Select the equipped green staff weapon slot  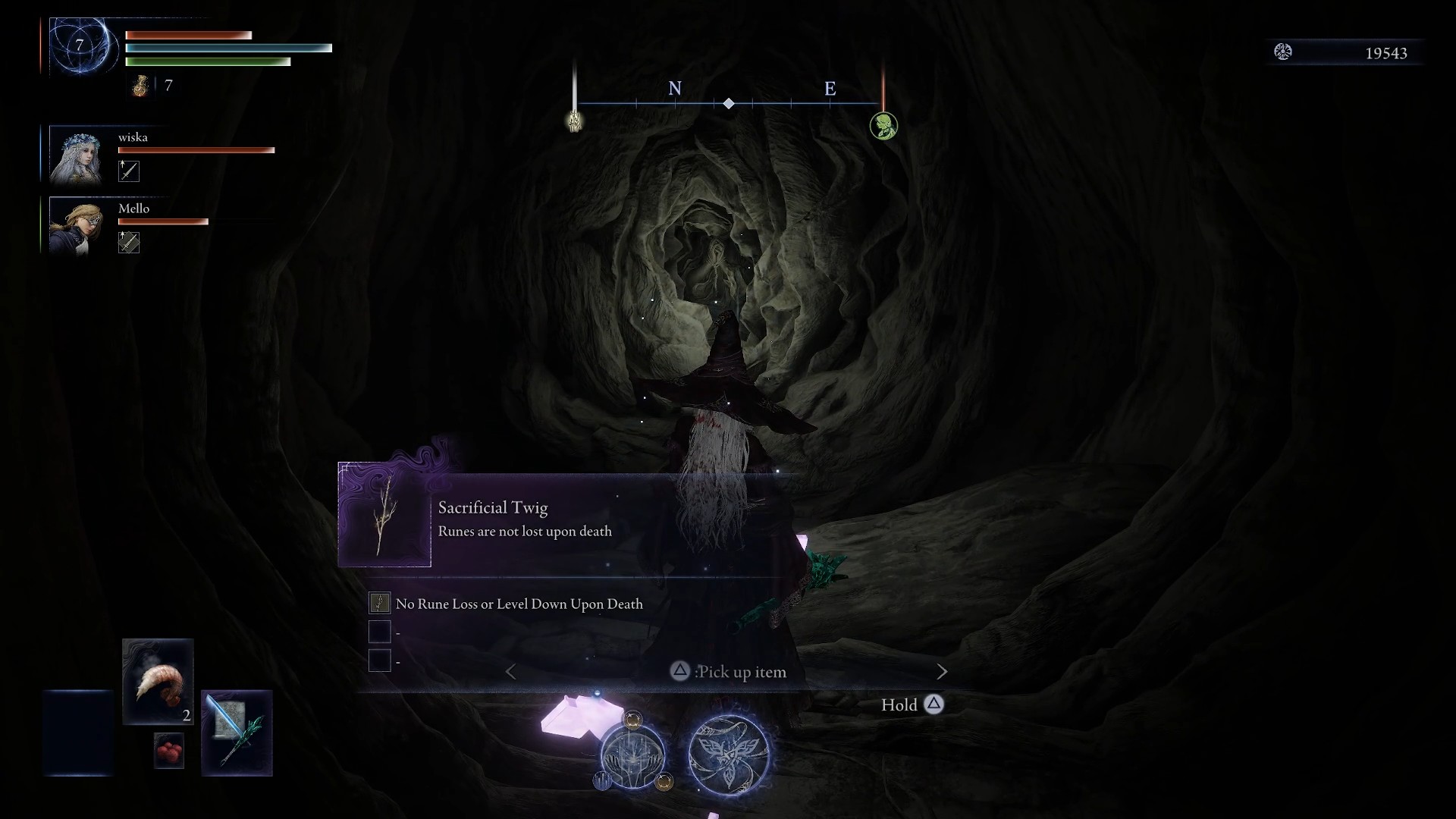(237, 733)
